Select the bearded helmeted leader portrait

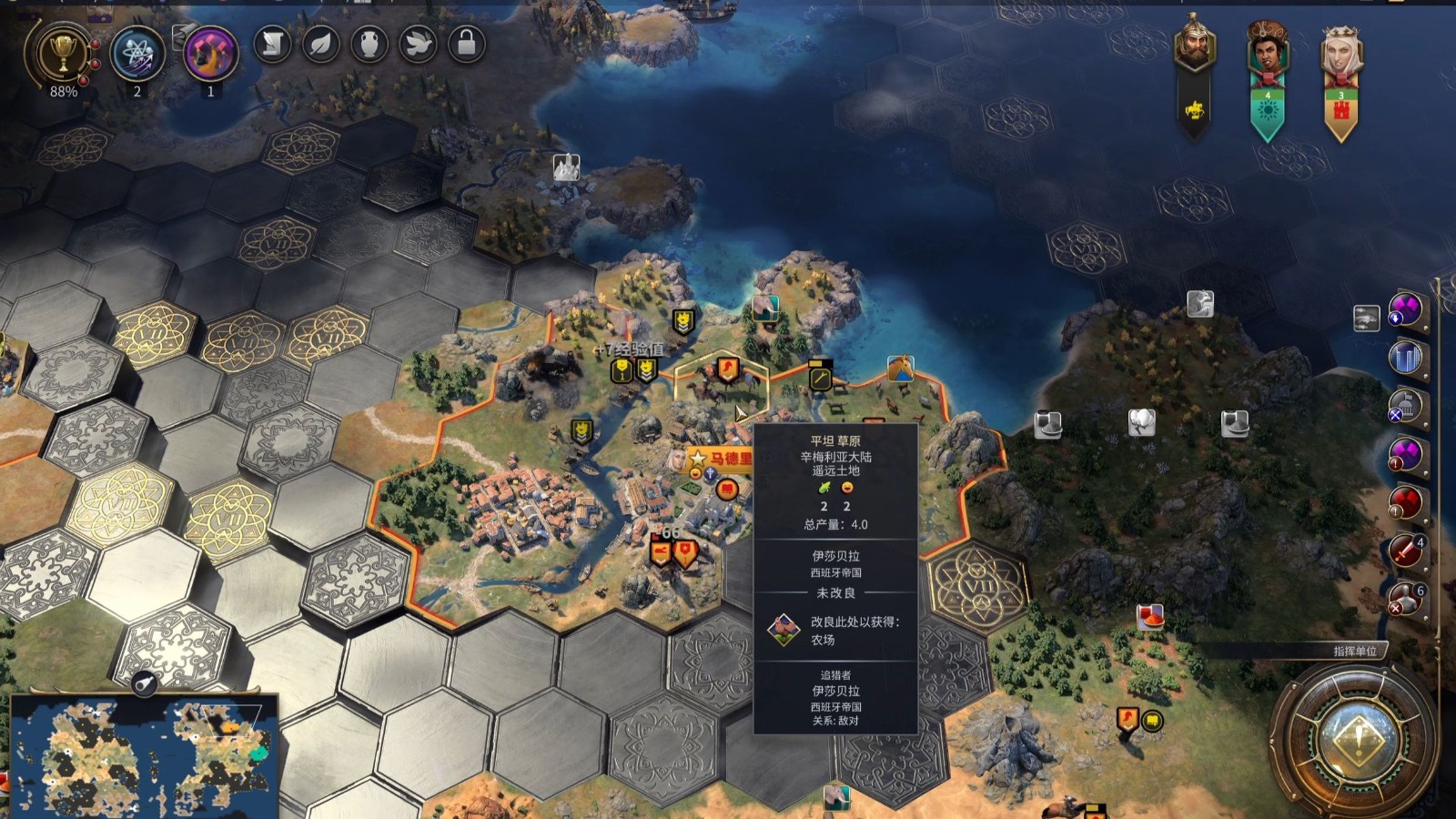pyautogui.click(x=1195, y=45)
